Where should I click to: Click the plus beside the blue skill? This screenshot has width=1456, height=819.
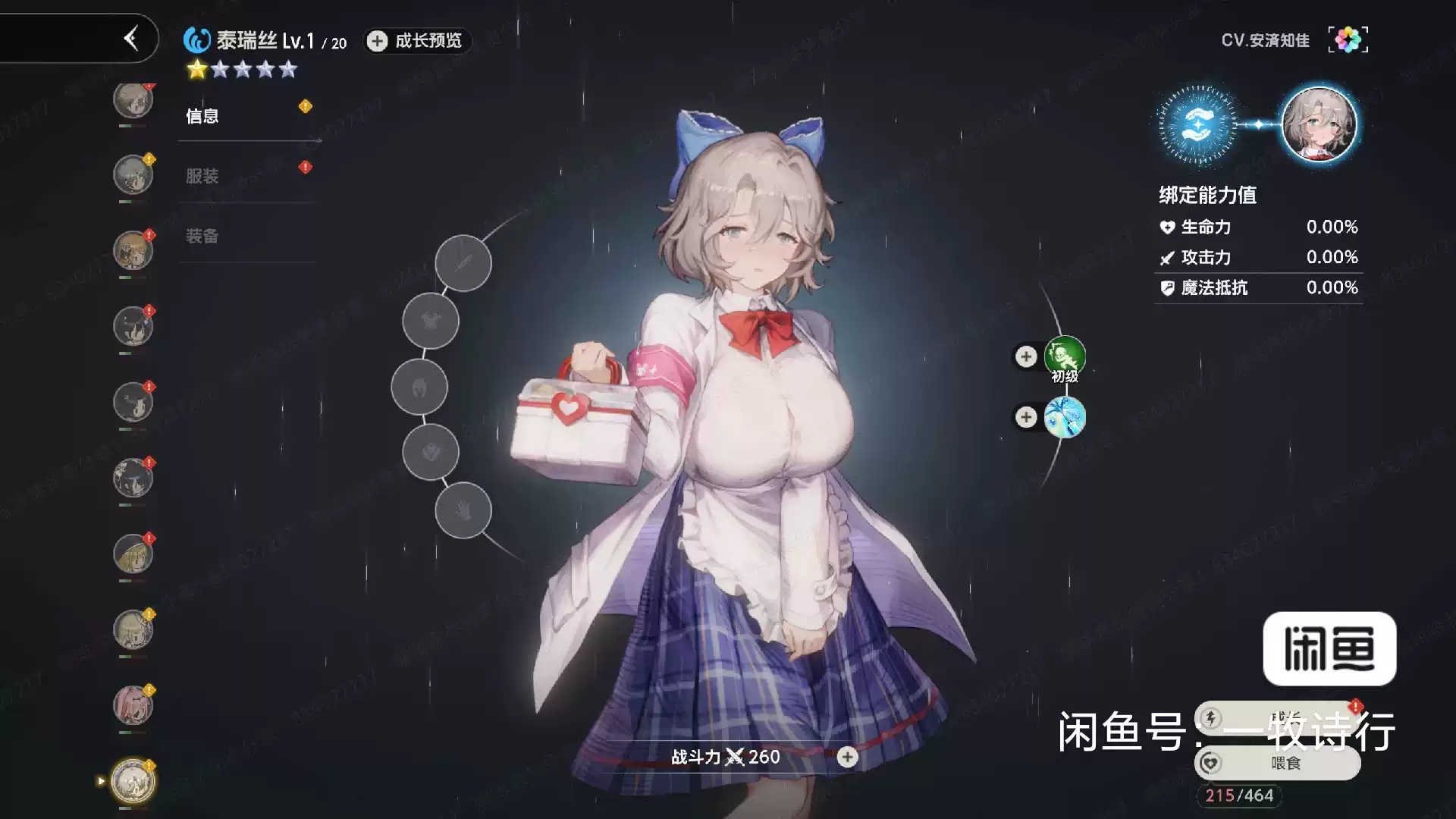pos(1026,417)
